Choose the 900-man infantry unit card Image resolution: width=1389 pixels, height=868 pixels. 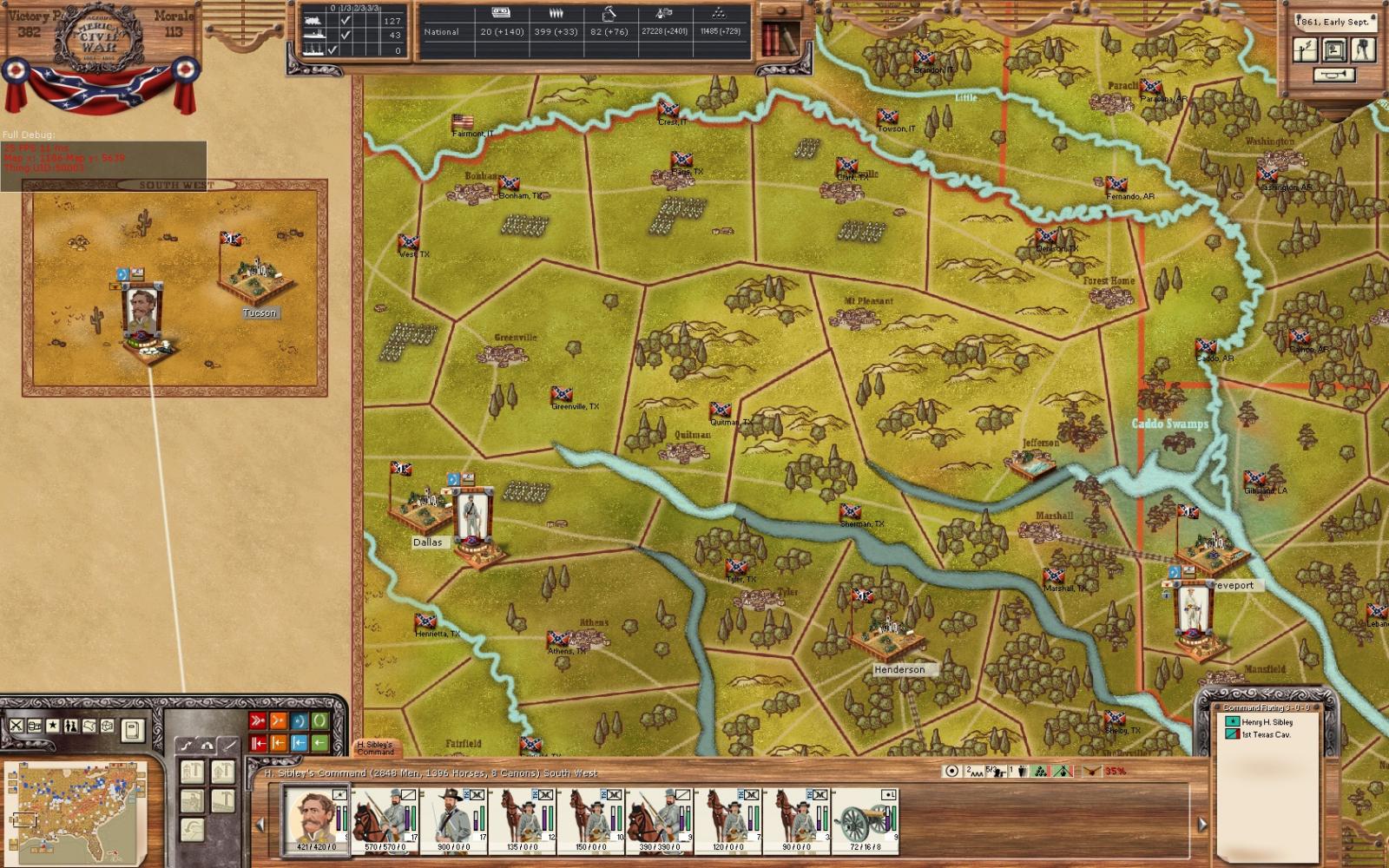click(x=453, y=819)
